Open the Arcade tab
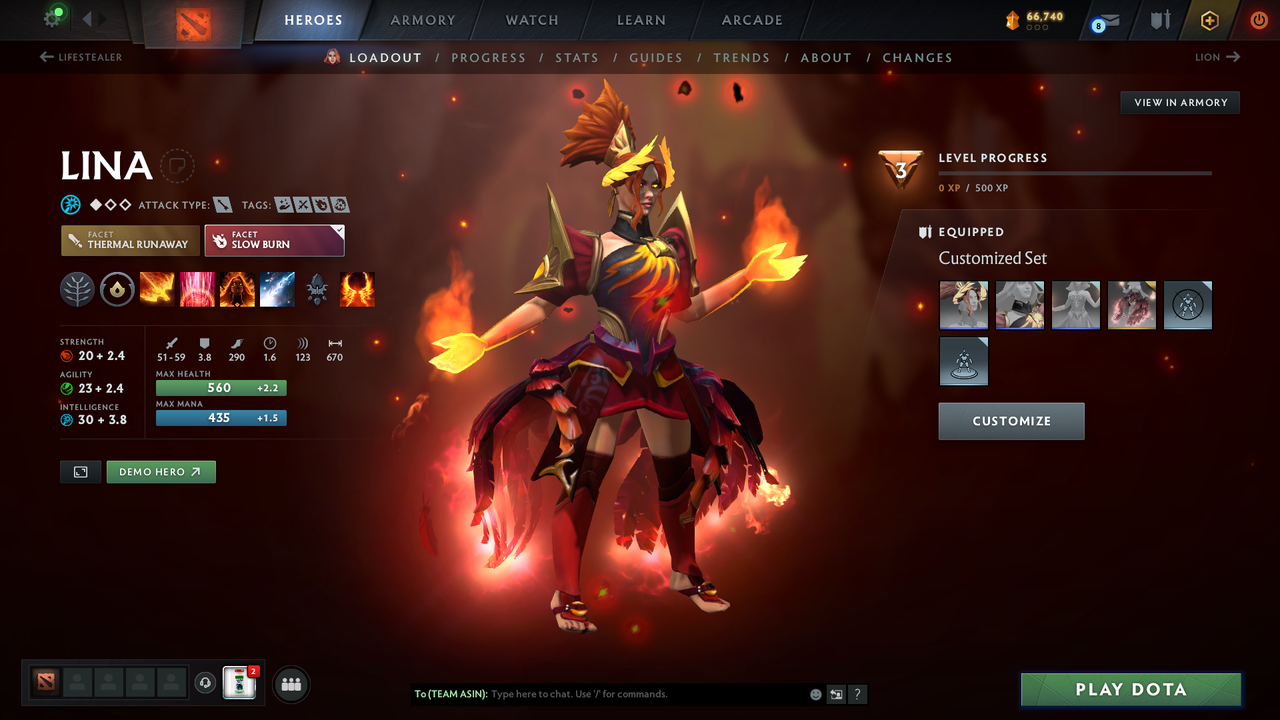Image resolution: width=1280 pixels, height=720 pixels. (x=752, y=20)
